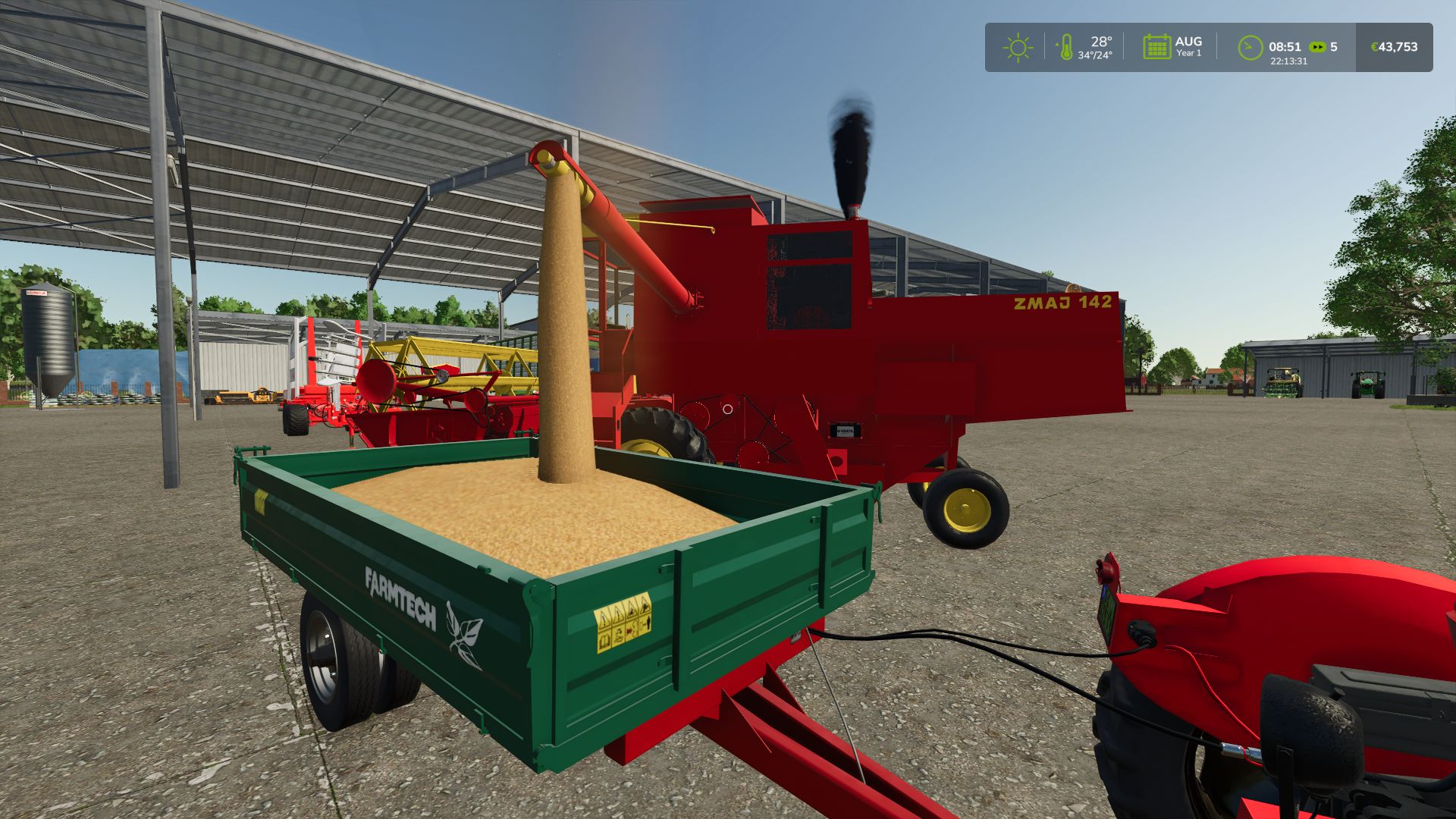Image resolution: width=1456 pixels, height=819 pixels.
Task: Click the thermometer temperature icon
Action: click(1065, 47)
